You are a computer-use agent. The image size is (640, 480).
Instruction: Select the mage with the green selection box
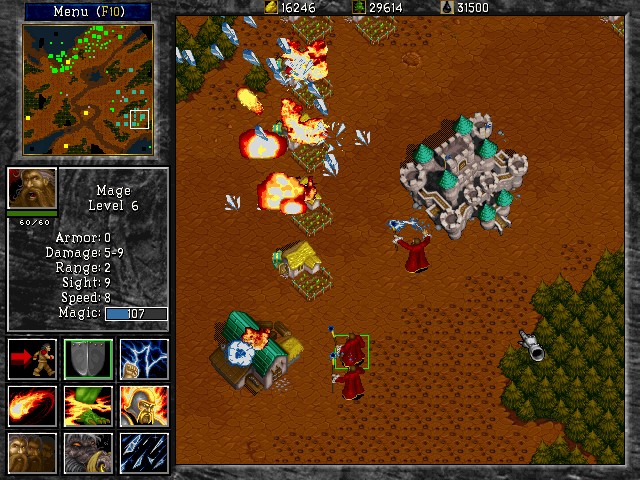tap(351, 351)
